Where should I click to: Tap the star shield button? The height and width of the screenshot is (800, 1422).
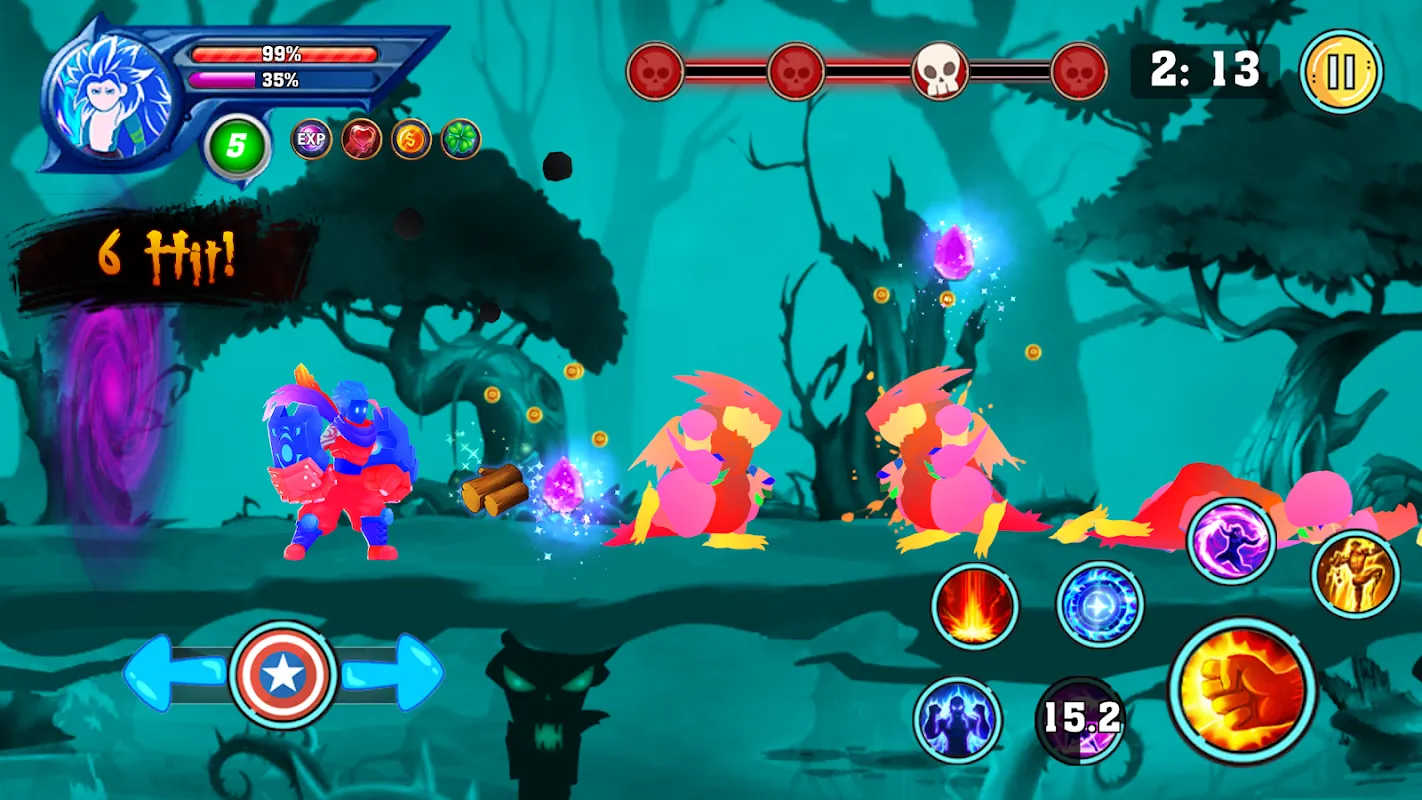pos(282,676)
